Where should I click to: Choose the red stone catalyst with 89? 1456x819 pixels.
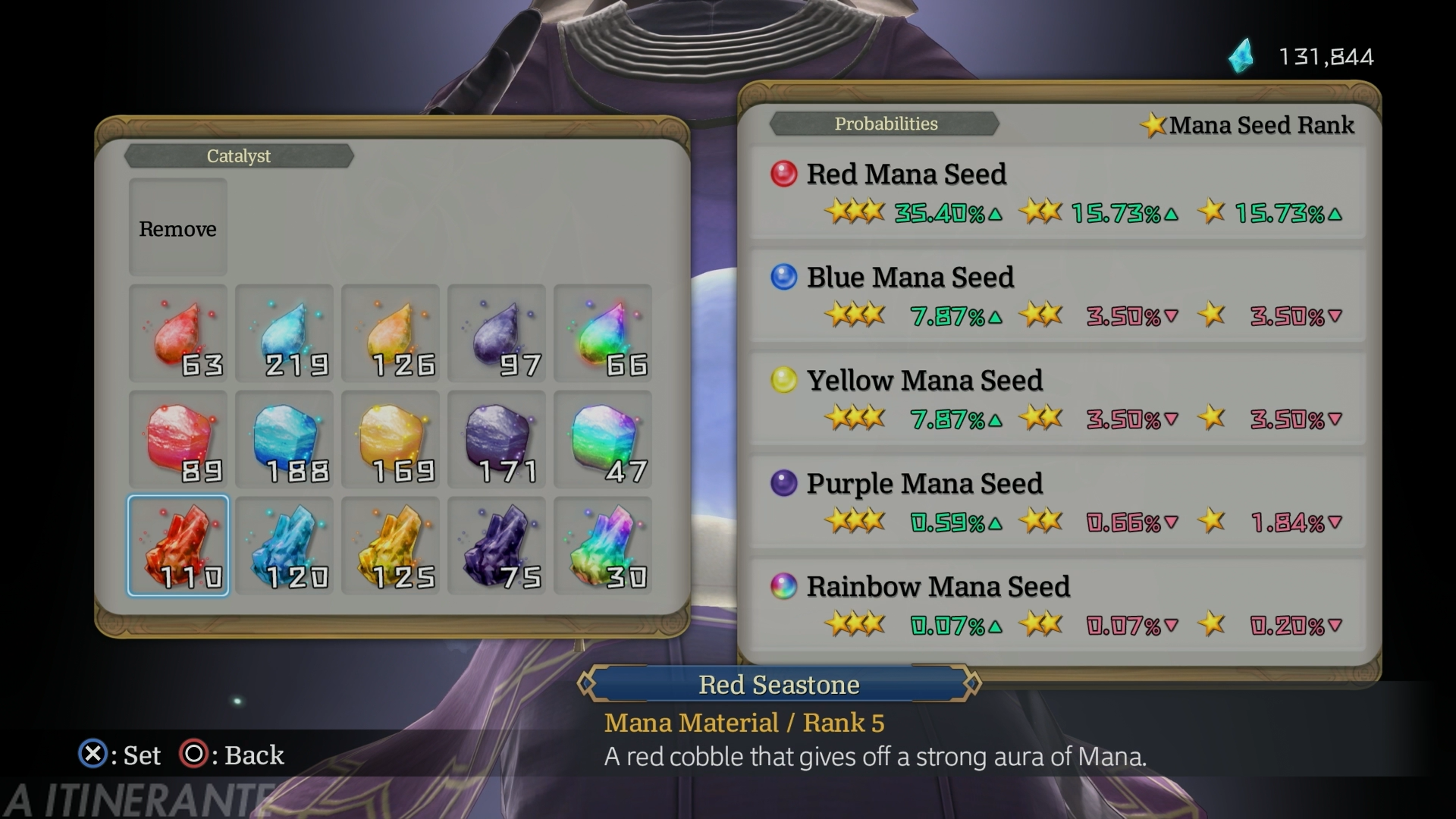[x=177, y=440]
